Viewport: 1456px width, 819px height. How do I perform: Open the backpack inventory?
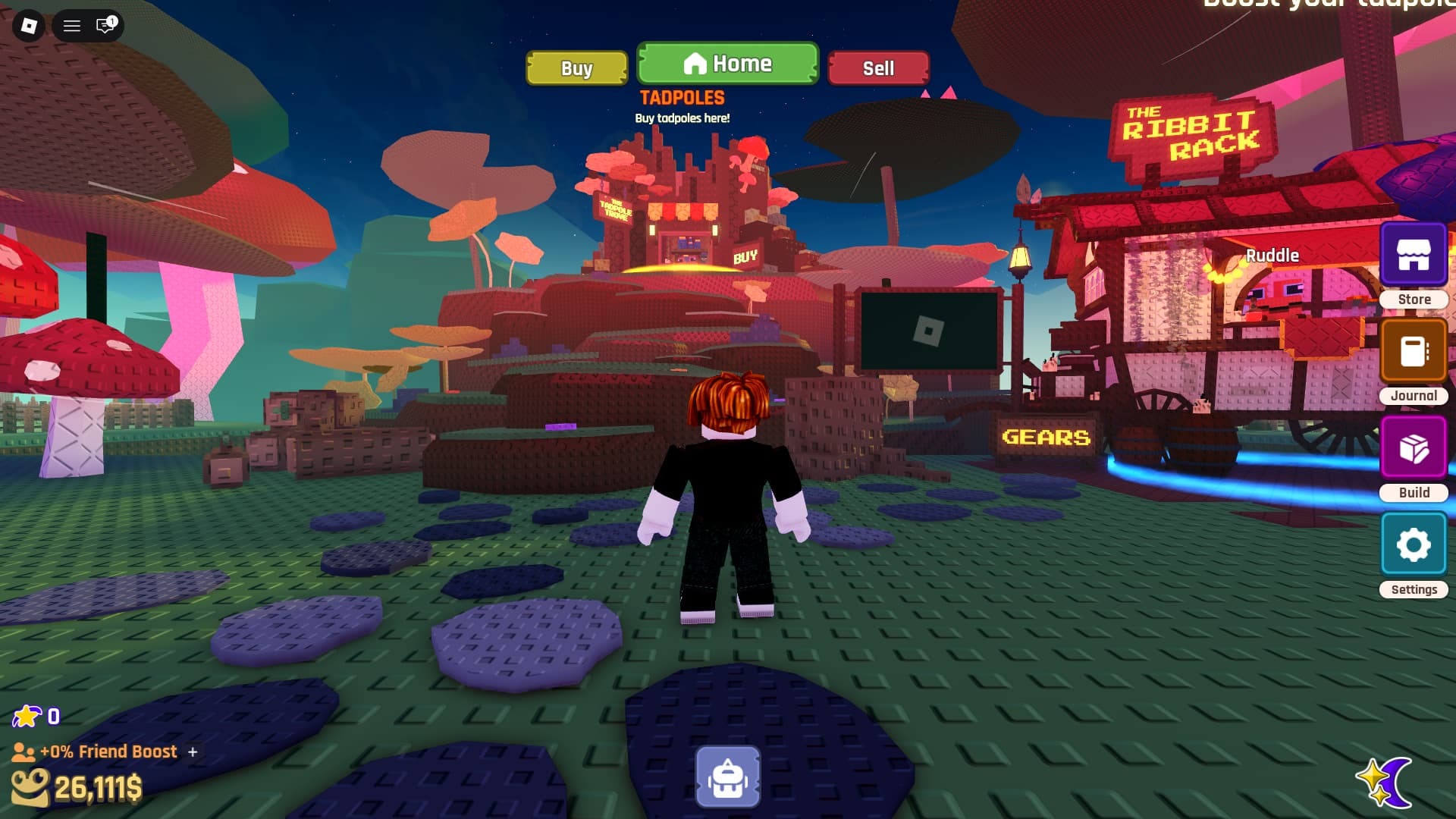click(728, 777)
